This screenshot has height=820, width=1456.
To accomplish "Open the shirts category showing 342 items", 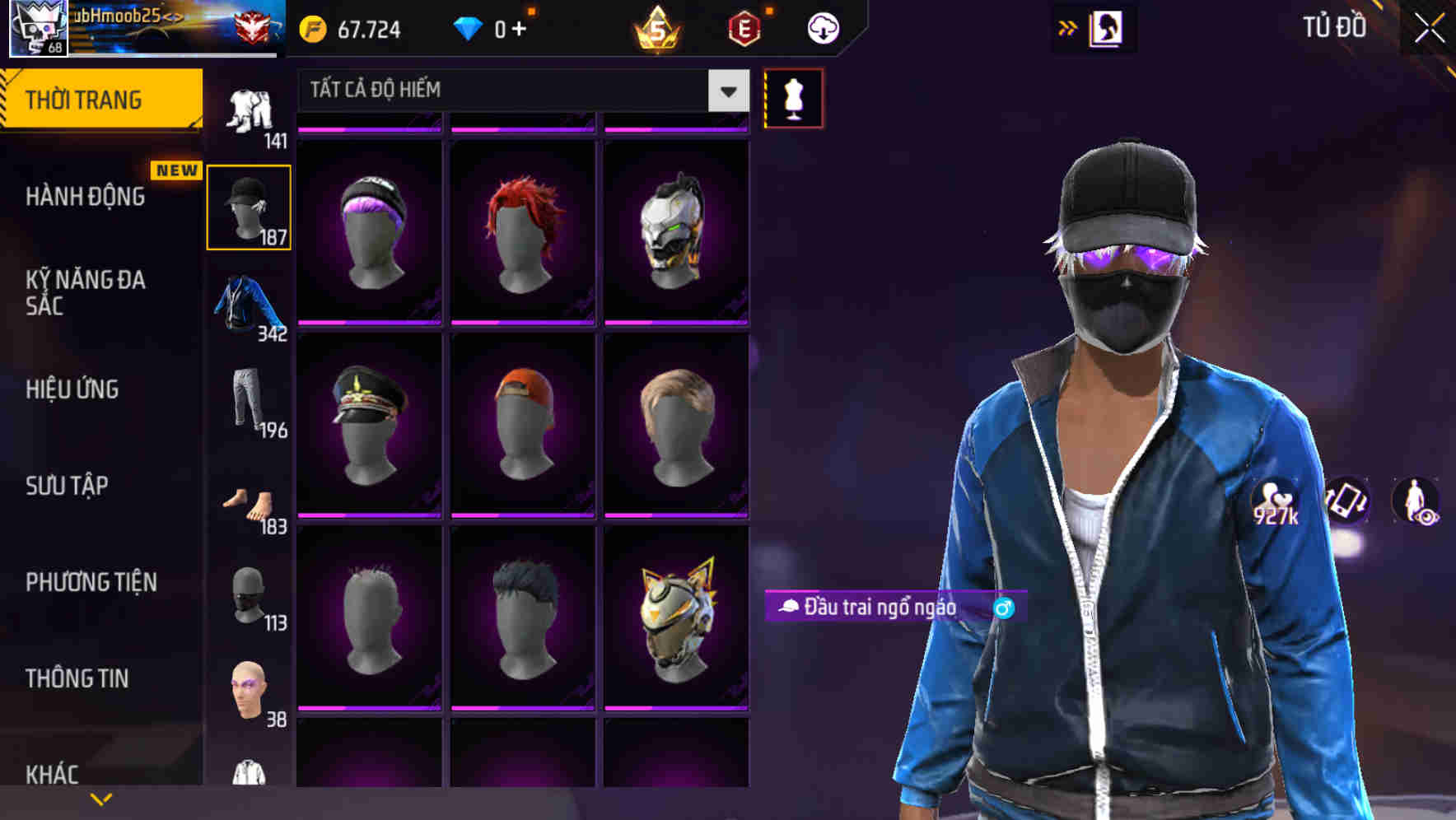I will point(249,309).
